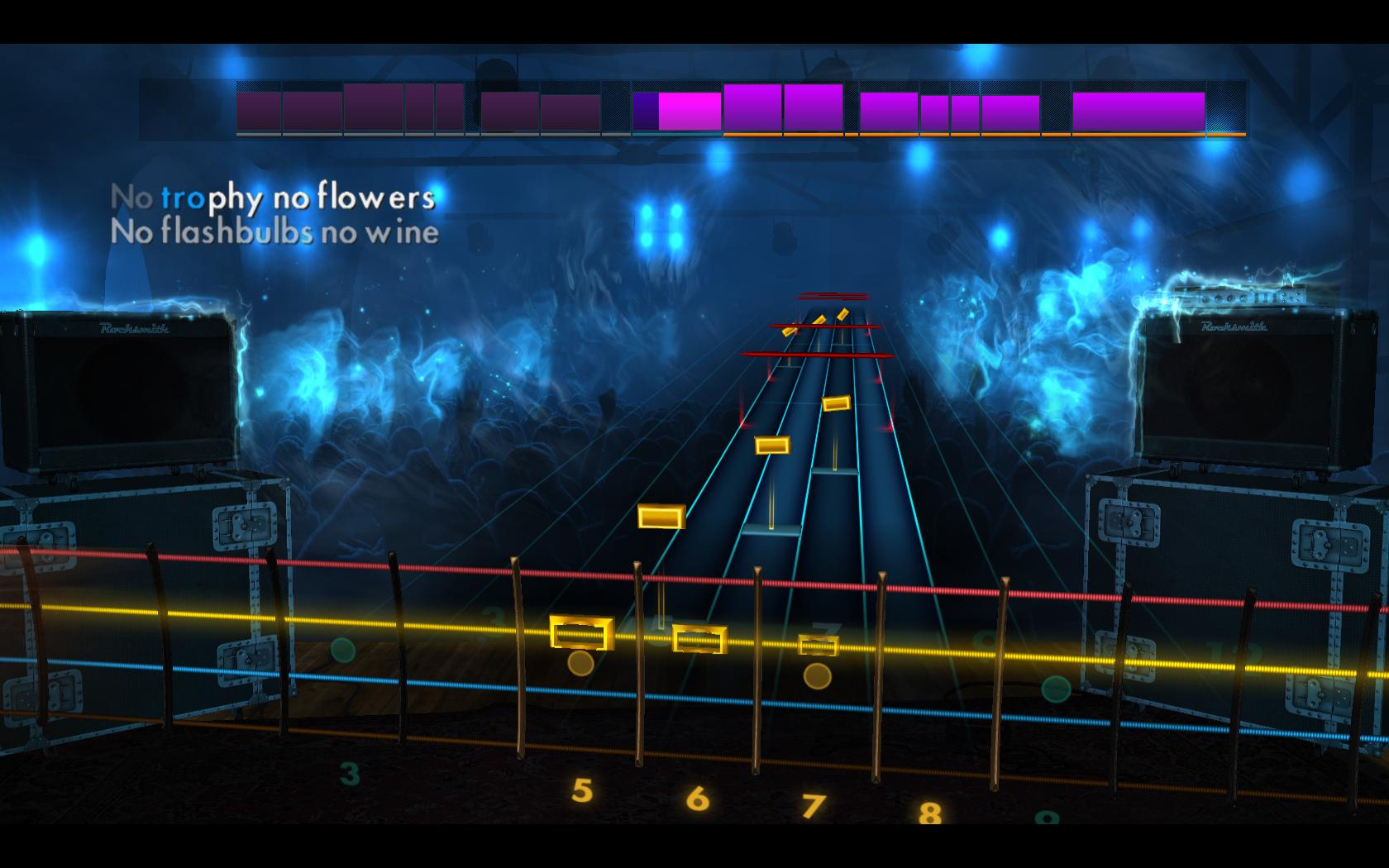Click the lyric 'No flashbulbs no wine'
Viewport: 1389px width, 868px height.
[x=277, y=234]
